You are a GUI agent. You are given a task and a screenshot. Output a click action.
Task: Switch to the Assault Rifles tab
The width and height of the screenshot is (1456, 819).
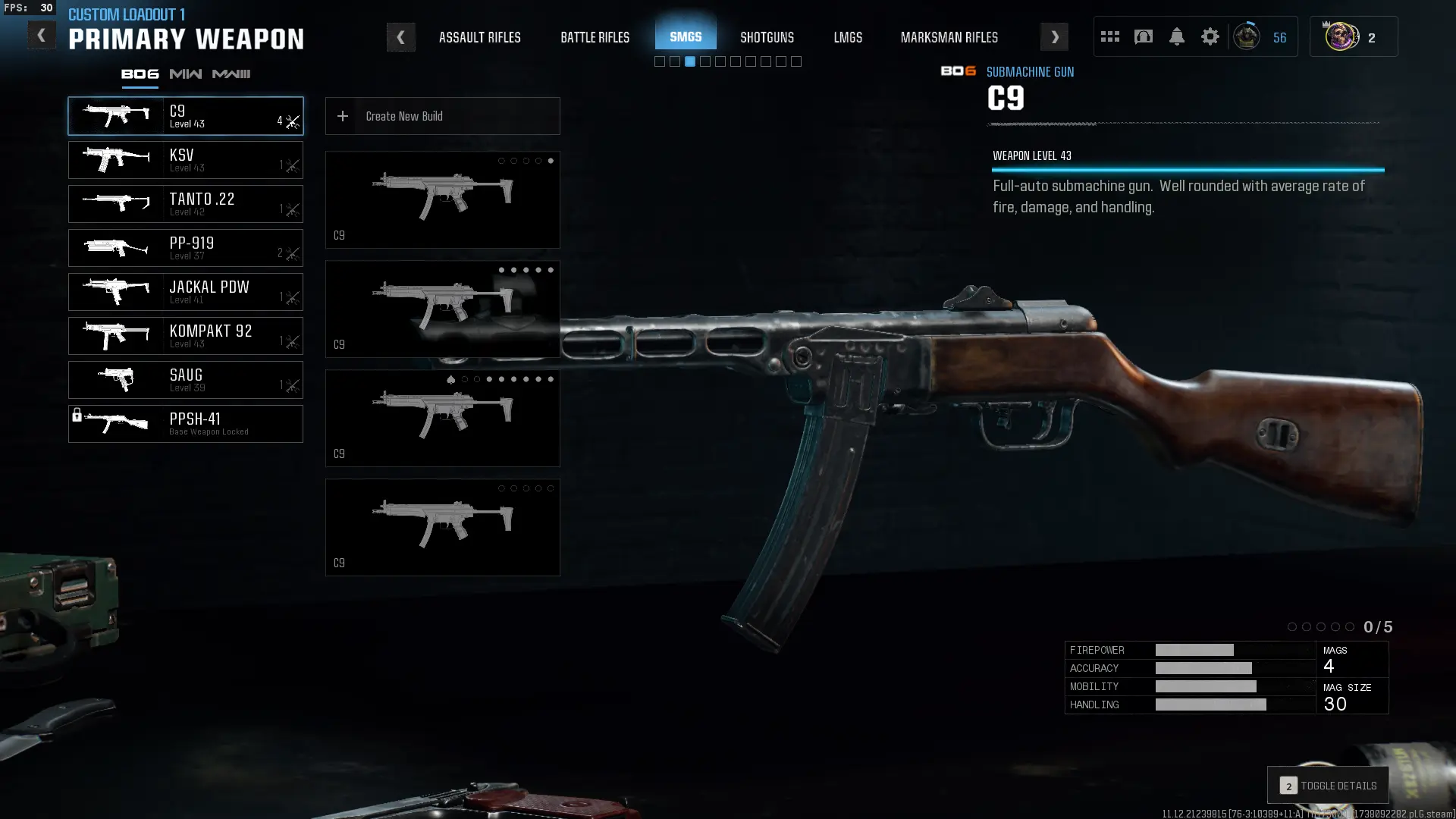[479, 37]
